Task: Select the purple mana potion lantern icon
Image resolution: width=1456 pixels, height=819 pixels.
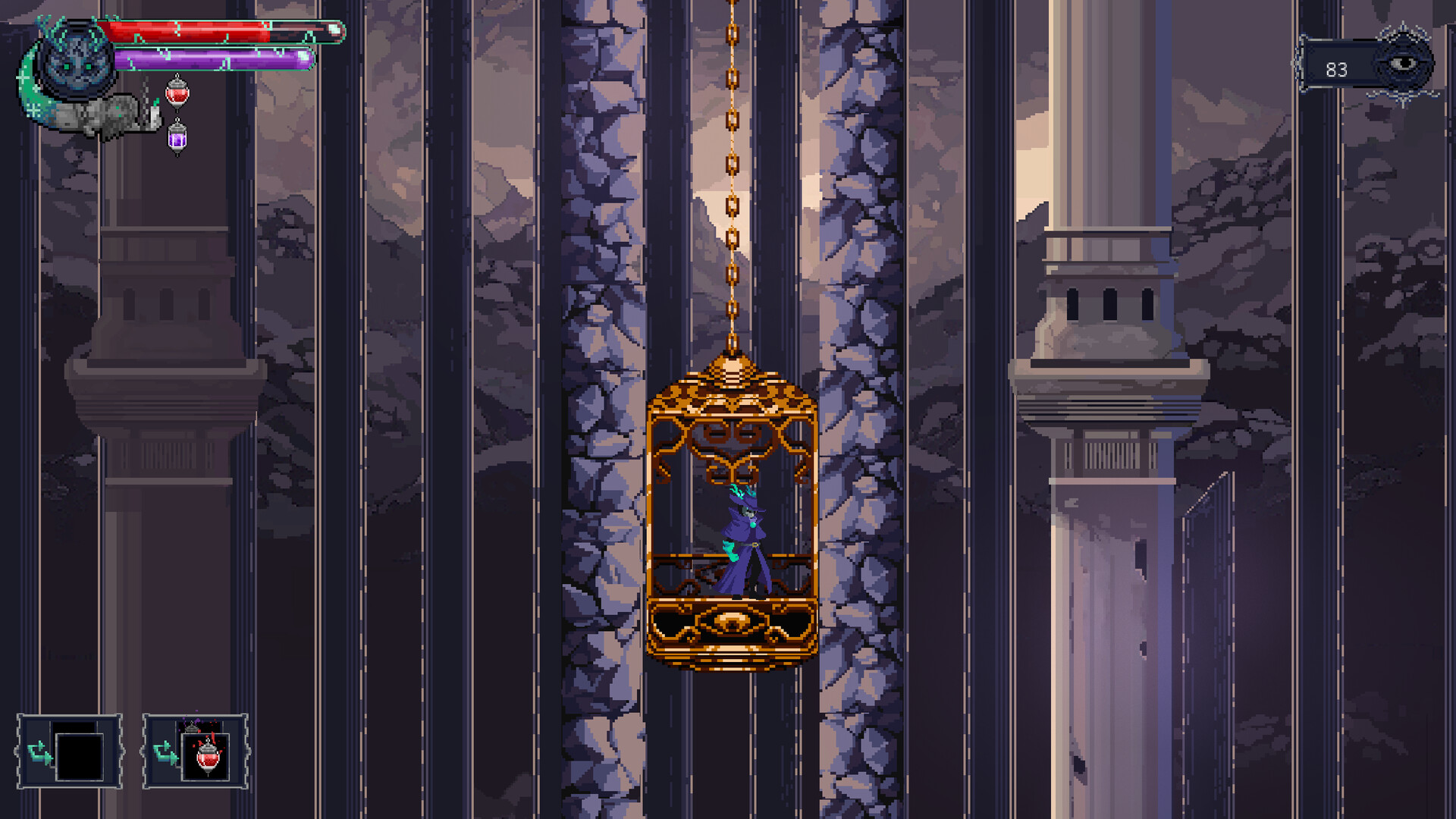Action: [177, 139]
